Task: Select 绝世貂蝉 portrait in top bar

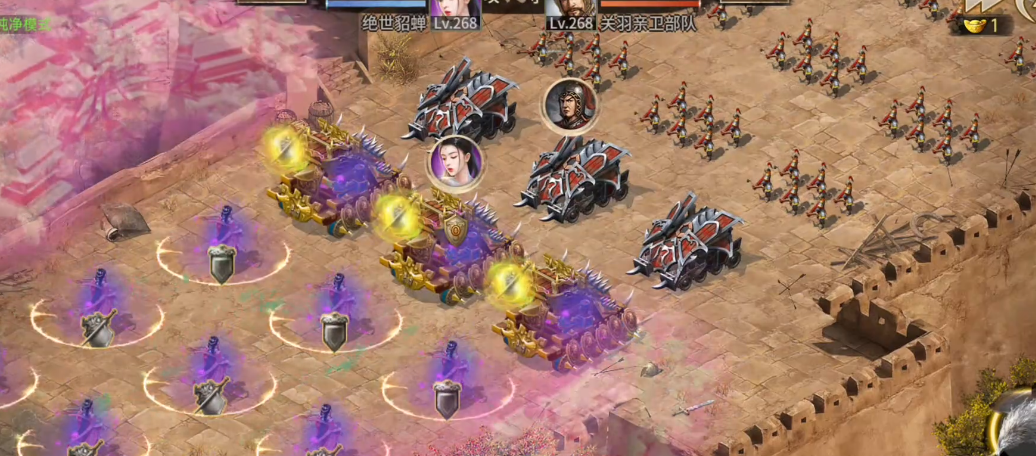Action: click(455, 8)
